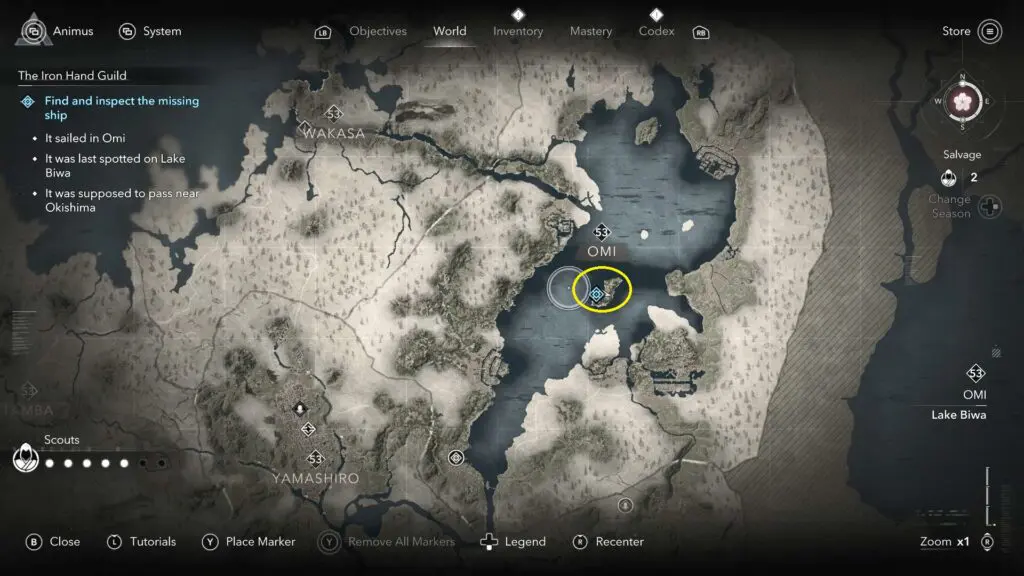Select the blue quest marker on Lake Biwa
1024x576 pixels.
[x=597, y=294]
